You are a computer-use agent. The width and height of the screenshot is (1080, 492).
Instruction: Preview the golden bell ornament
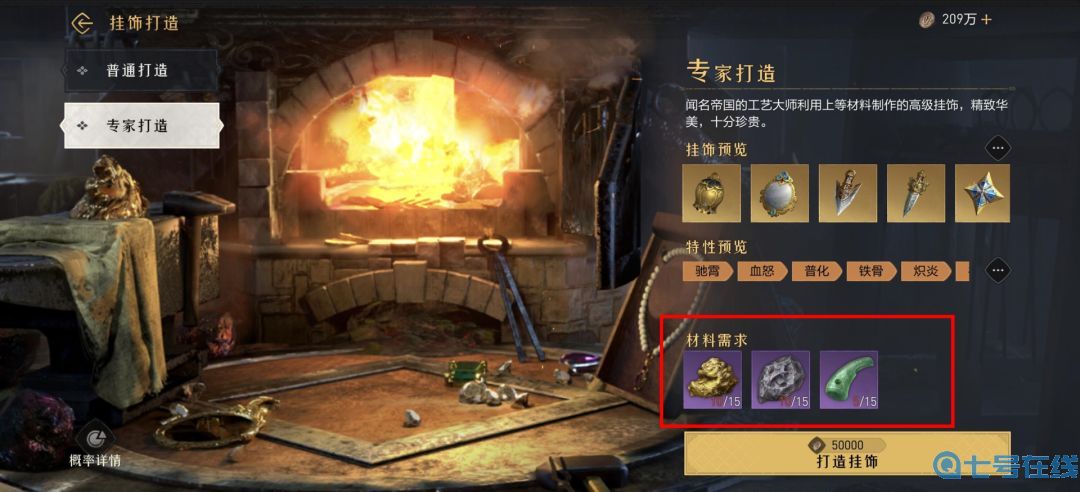pyautogui.click(x=712, y=193)
